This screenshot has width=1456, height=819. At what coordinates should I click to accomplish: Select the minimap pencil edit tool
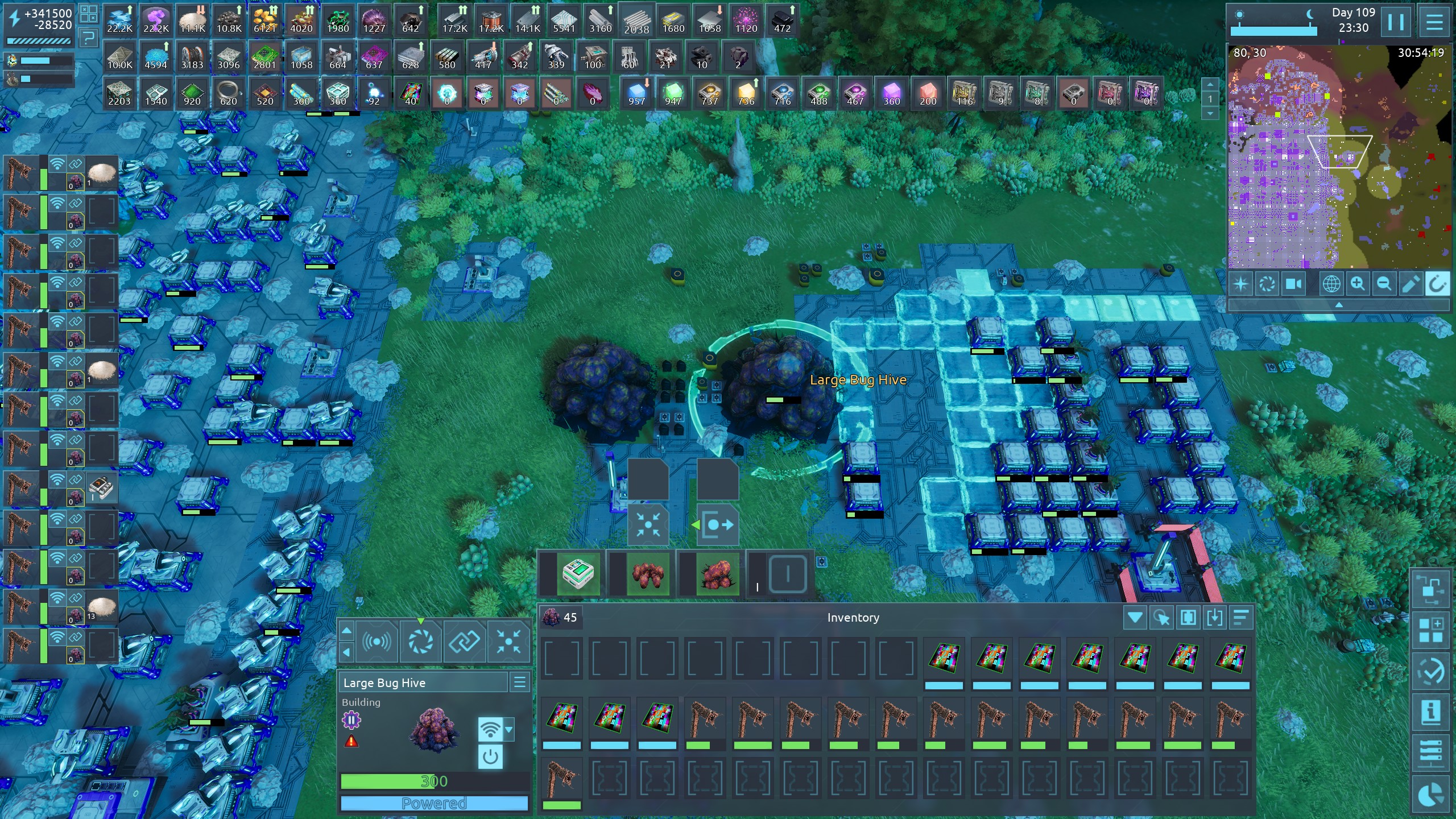(1410, 283)
